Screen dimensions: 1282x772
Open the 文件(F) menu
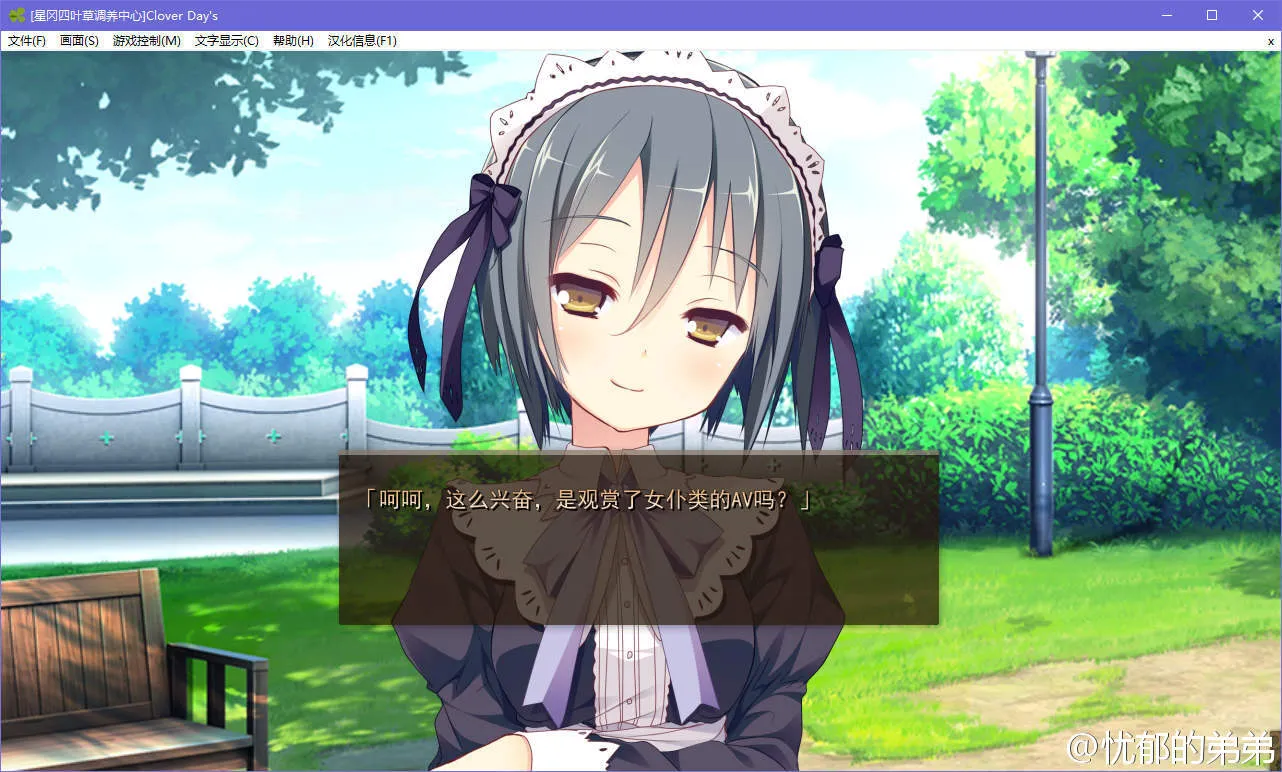point(27,41)
